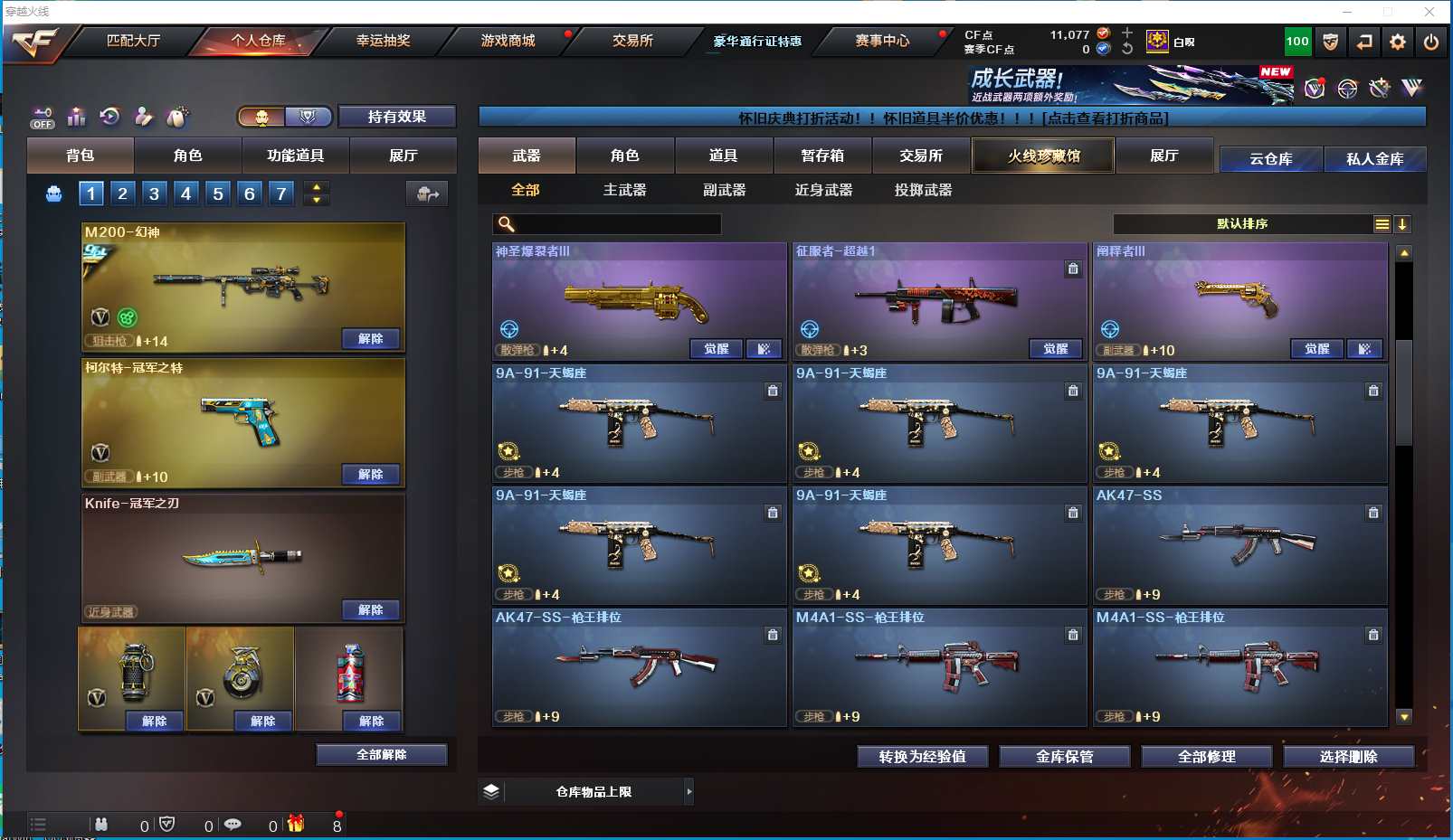Switch to the 赛事中心 tab
The width and height of the screenshot is (1453, 840).
tap(882, 41)
